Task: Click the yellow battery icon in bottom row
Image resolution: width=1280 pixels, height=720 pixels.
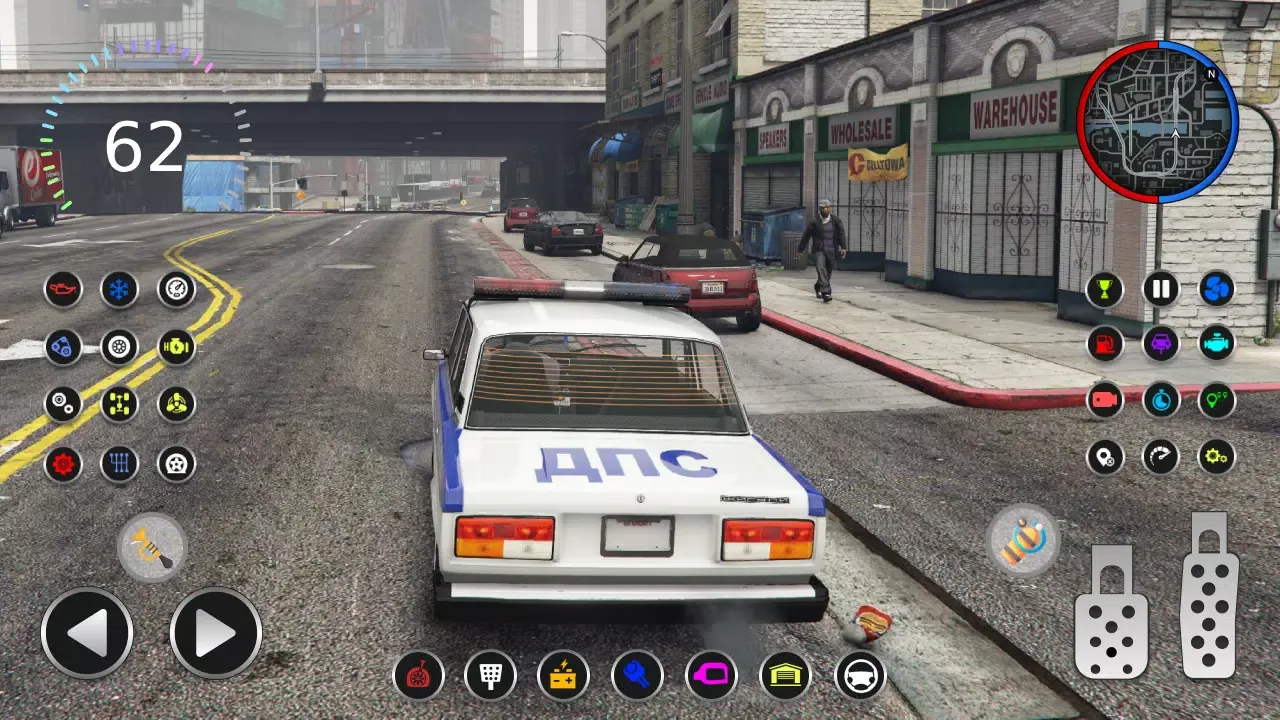Action: pos(562,676)
